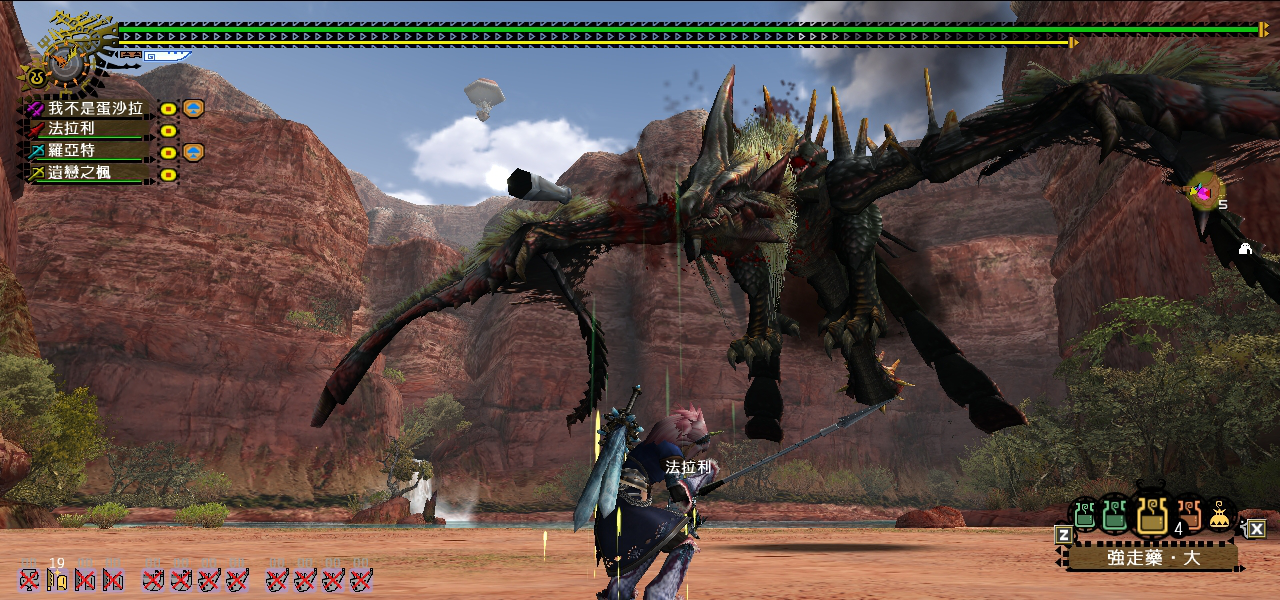The width and height of the screenshot is (1280, 600).
Task: Select party member 我不是蛋沙拉 in the list
Action: click(x=95, y=108)
